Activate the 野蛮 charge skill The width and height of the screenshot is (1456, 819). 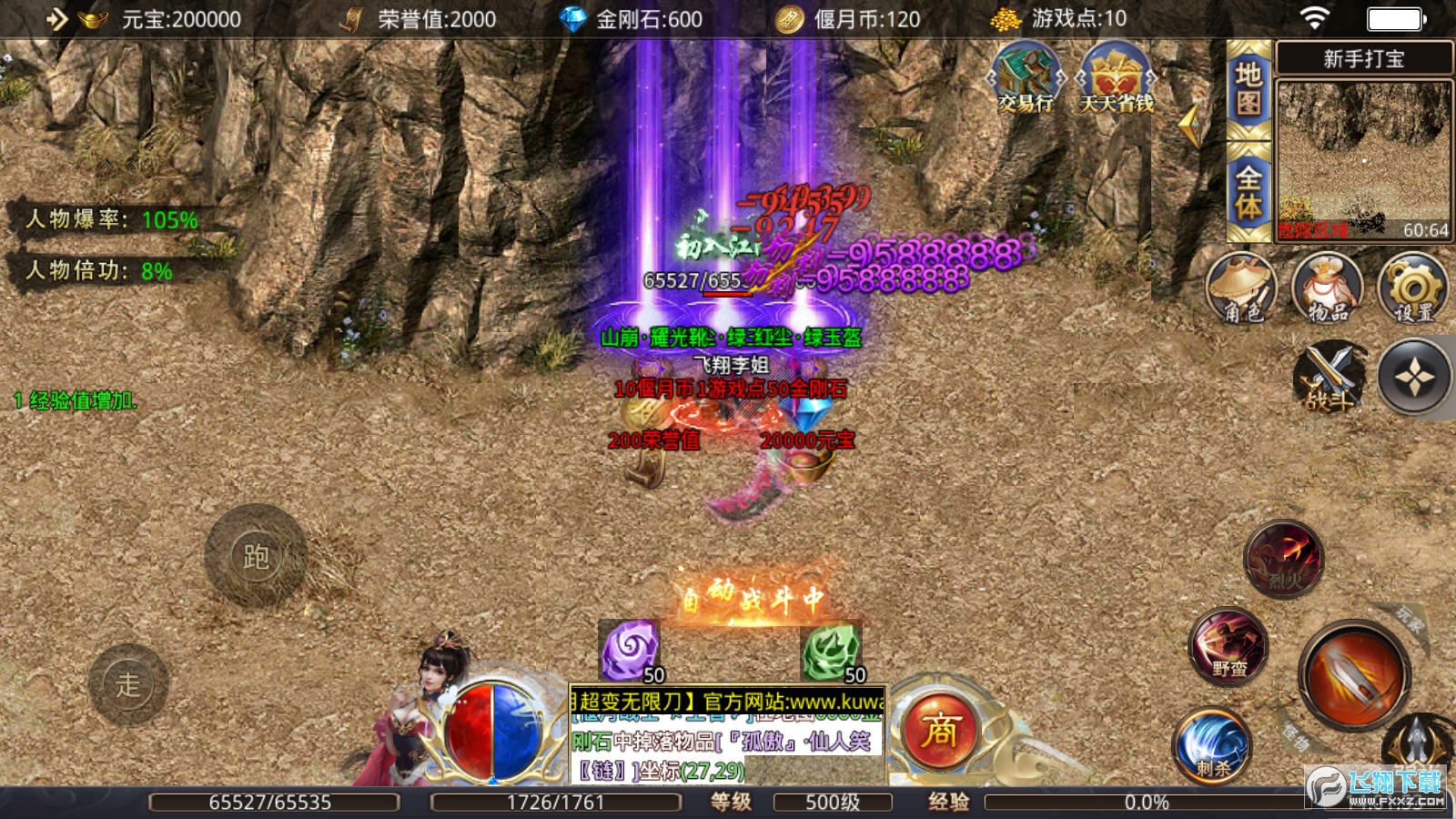point(1228,646)
